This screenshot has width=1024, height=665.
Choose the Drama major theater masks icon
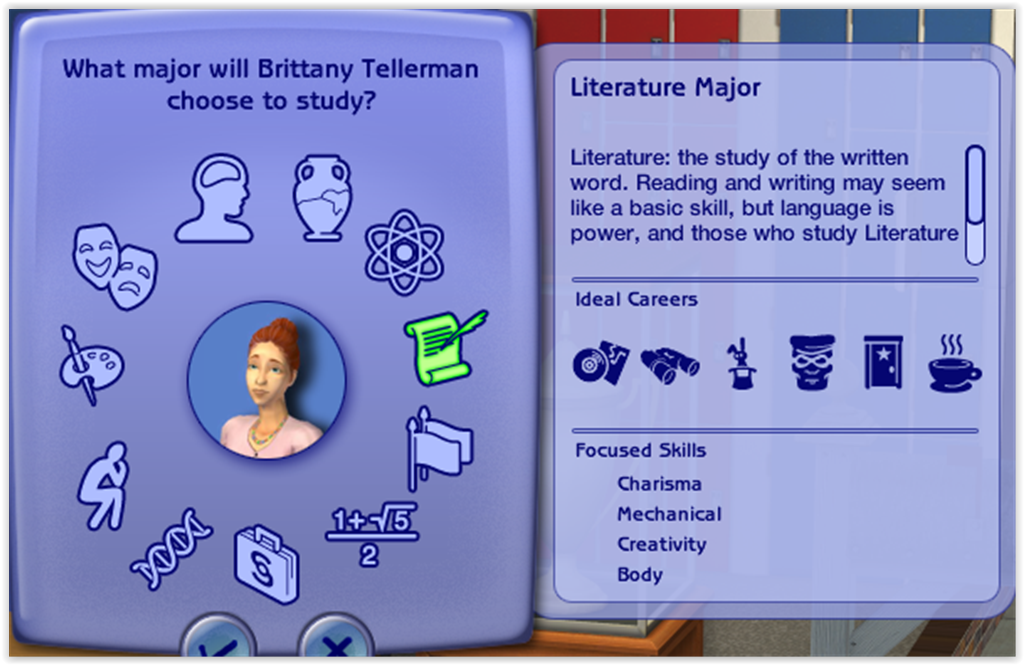pyautogui.click(x=115, y=265)
